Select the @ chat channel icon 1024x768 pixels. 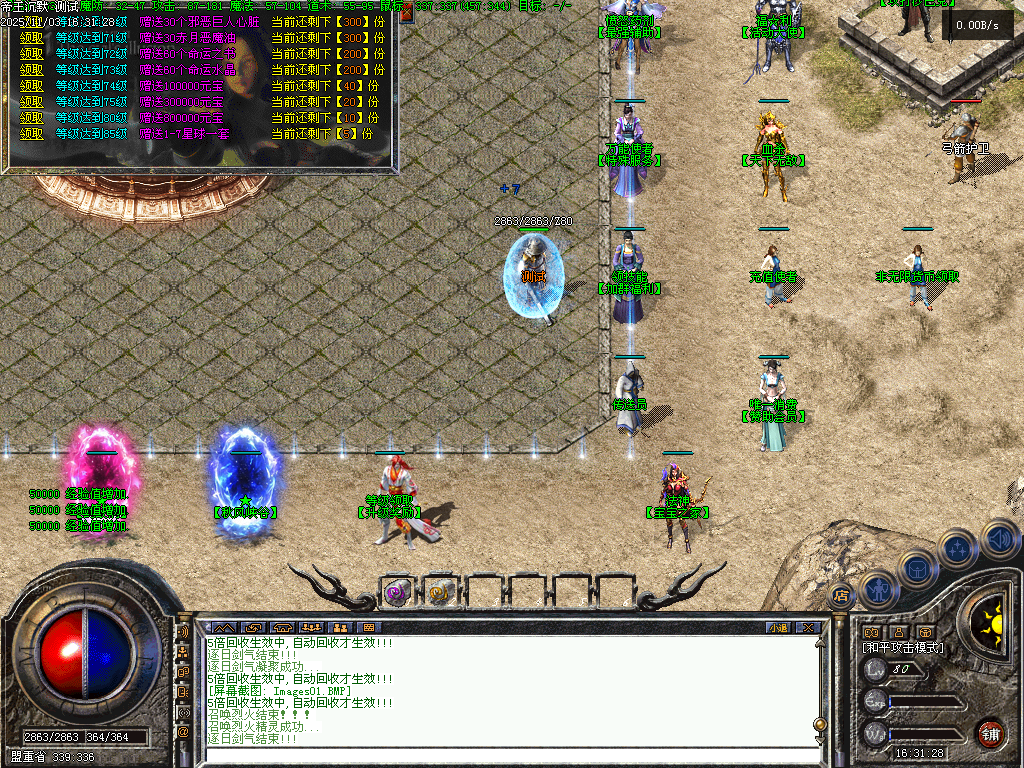click(183, 731)
